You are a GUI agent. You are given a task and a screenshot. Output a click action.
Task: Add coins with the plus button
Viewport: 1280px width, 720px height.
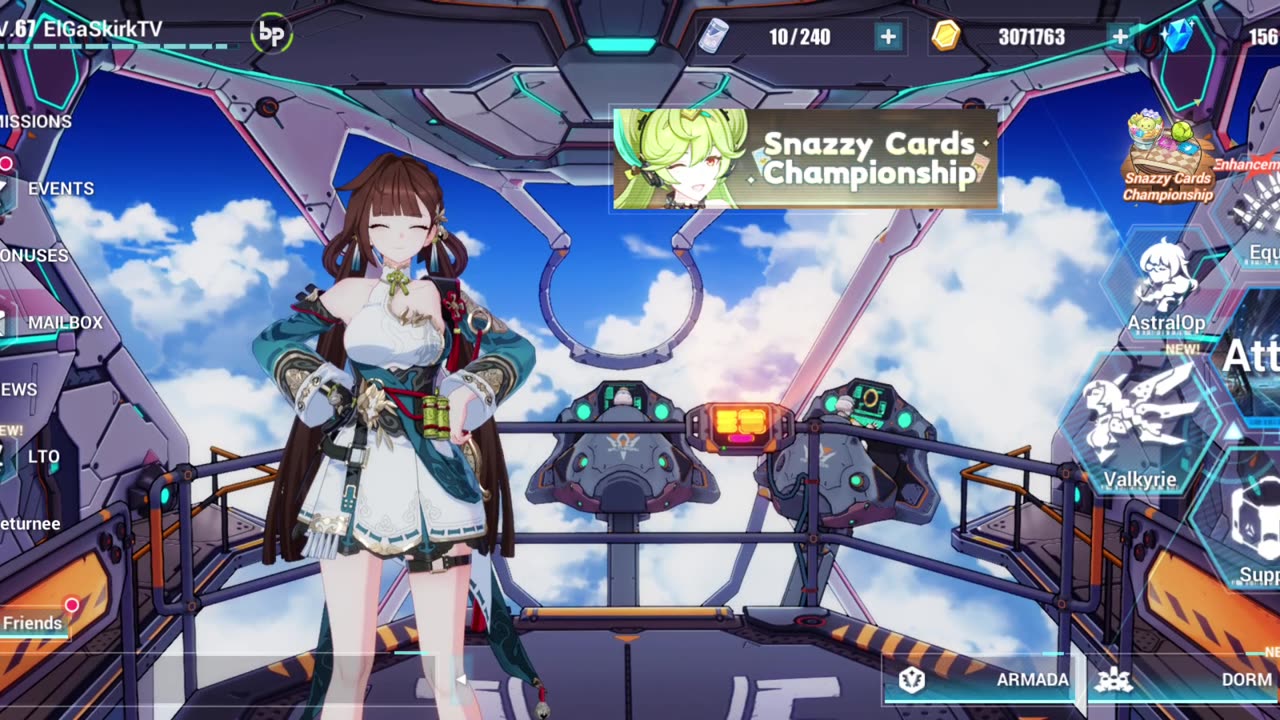coord(1120,37)
